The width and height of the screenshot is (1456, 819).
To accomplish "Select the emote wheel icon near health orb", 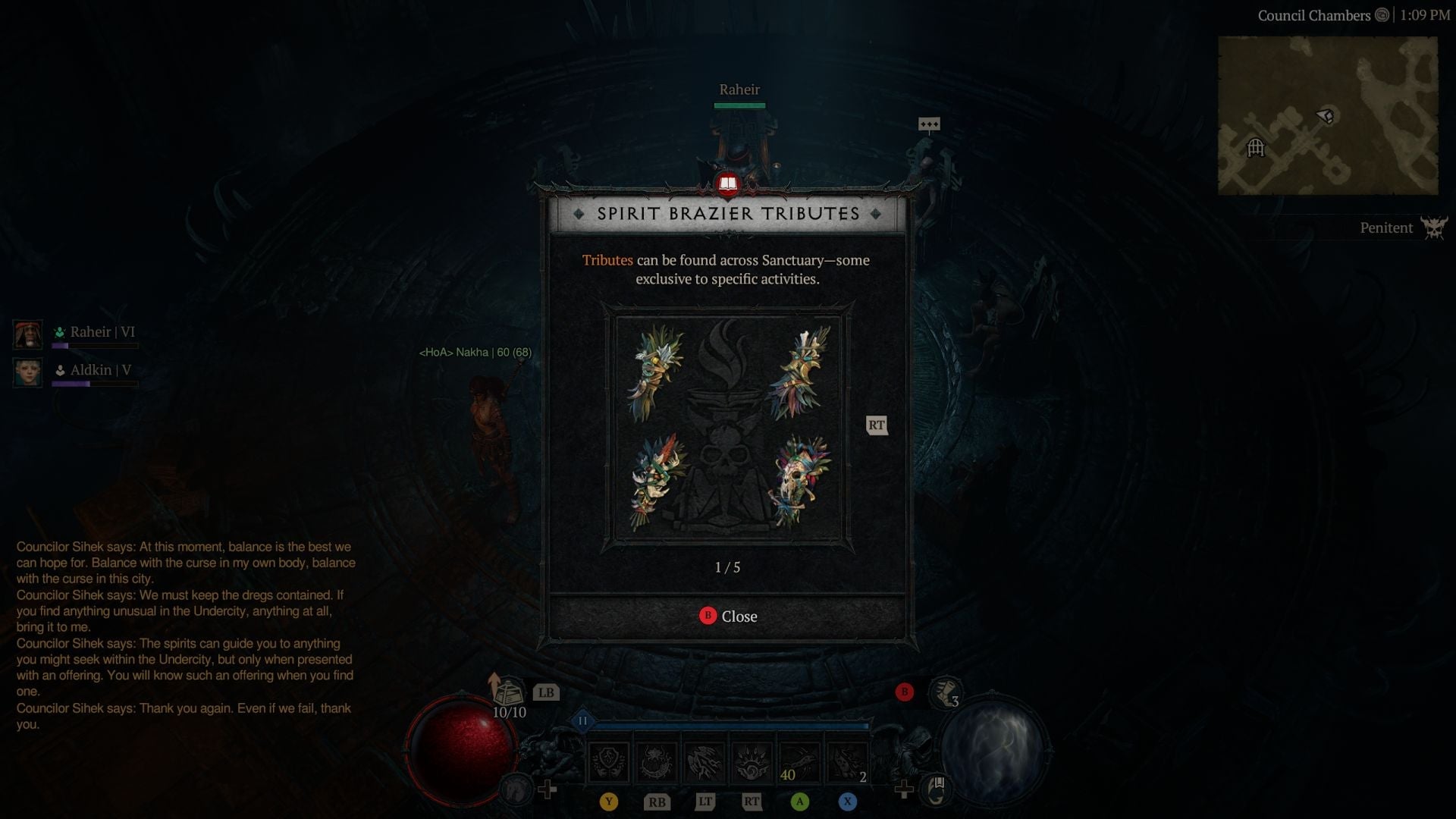I will click(518, 790).
